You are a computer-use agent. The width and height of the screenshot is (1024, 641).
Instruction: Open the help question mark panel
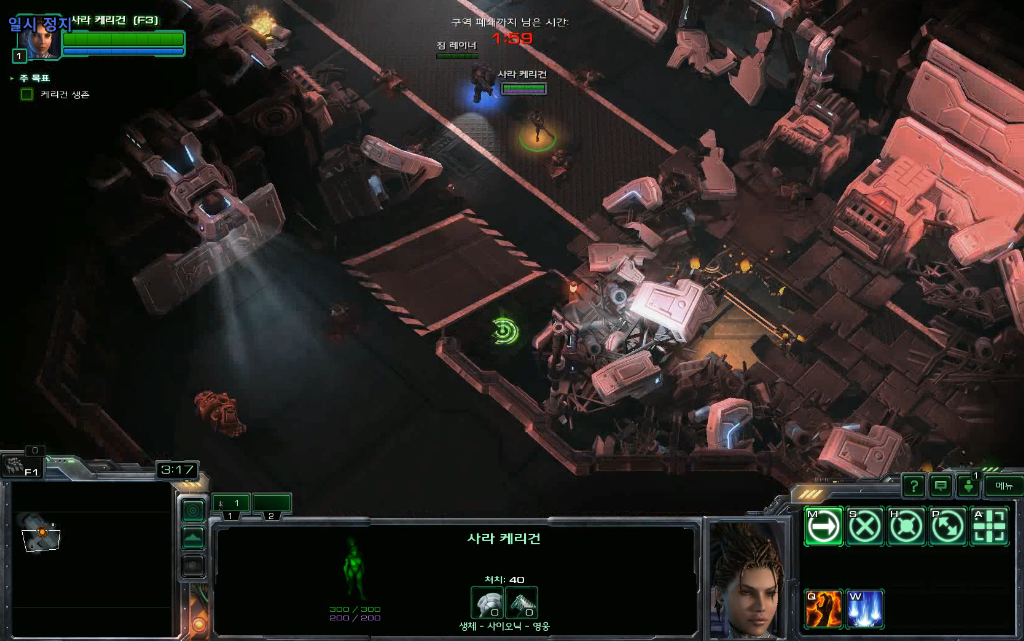(913, 486)
